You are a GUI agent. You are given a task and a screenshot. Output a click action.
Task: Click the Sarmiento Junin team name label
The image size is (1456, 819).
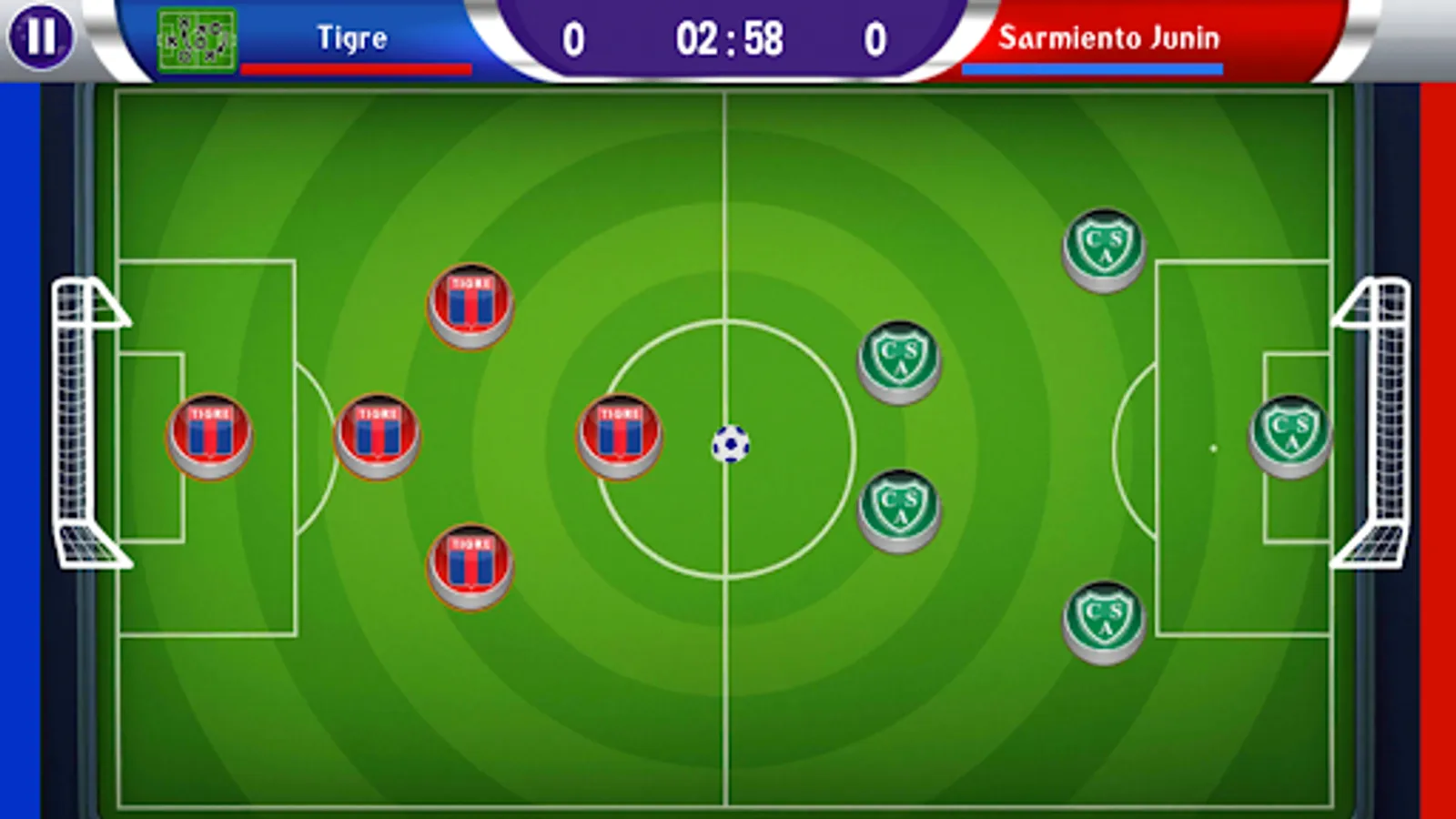tap(1110, 38)
